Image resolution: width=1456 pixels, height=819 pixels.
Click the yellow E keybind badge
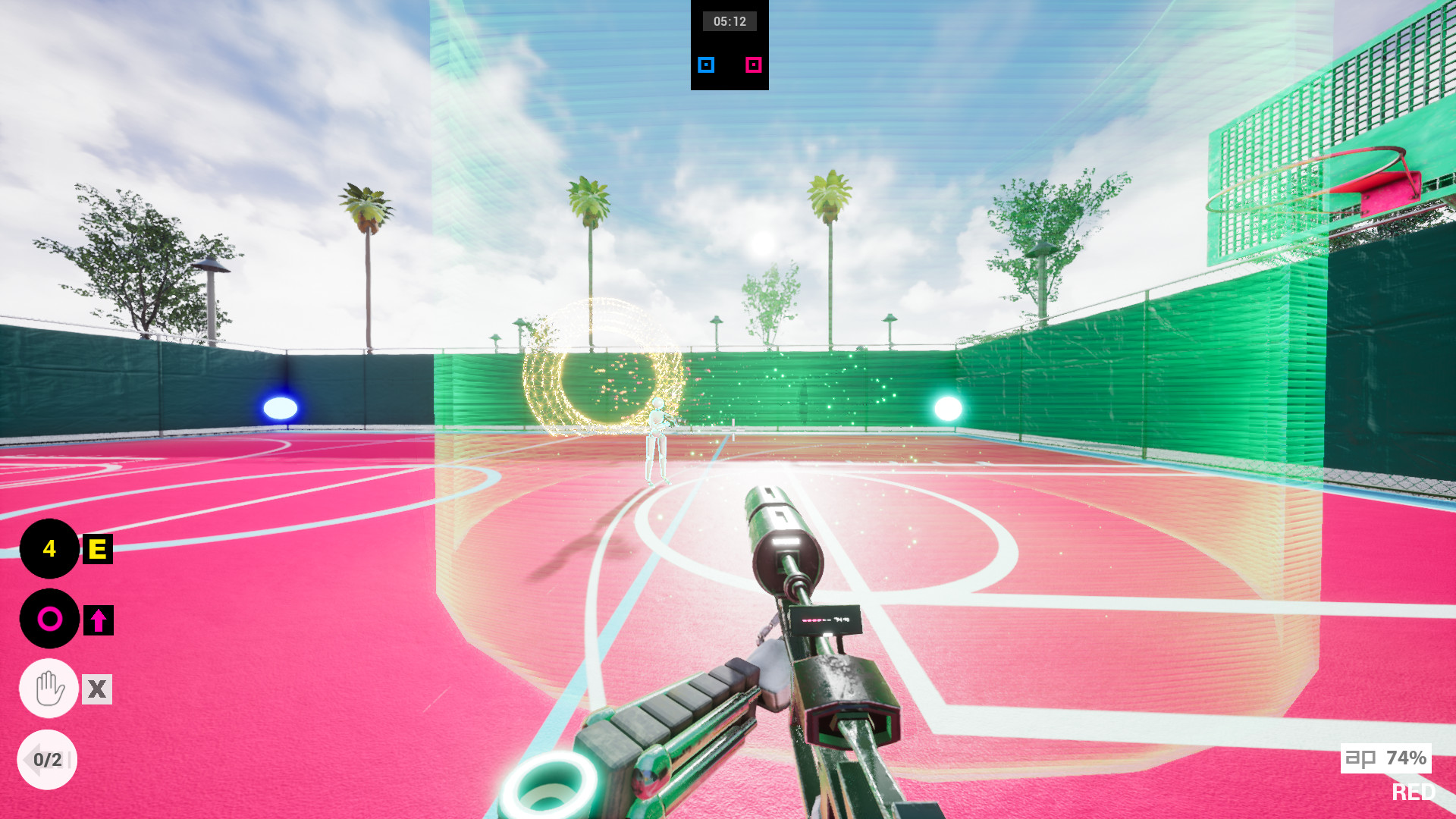tap(96, 550)
